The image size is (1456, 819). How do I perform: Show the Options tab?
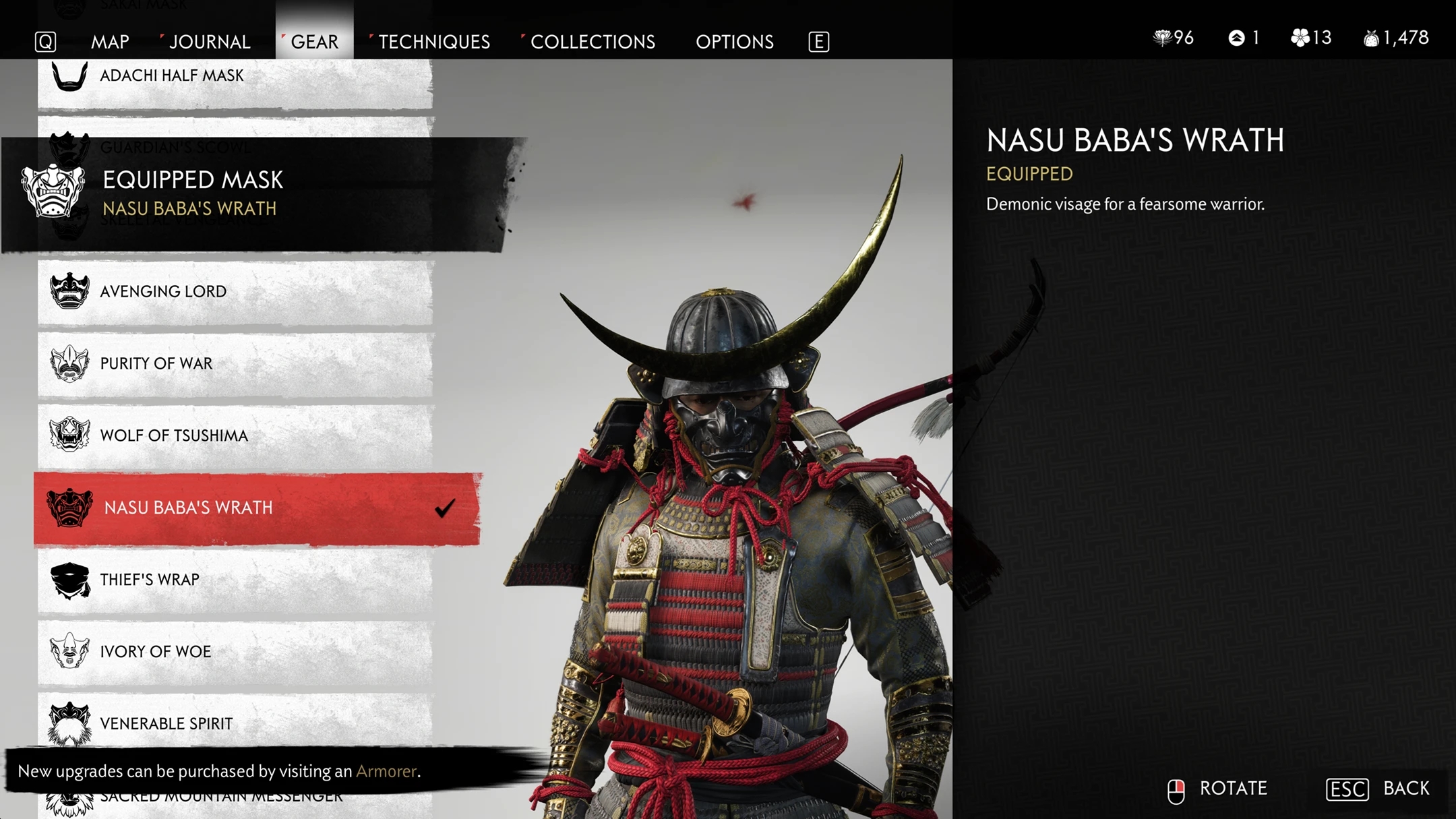[734, 42]
